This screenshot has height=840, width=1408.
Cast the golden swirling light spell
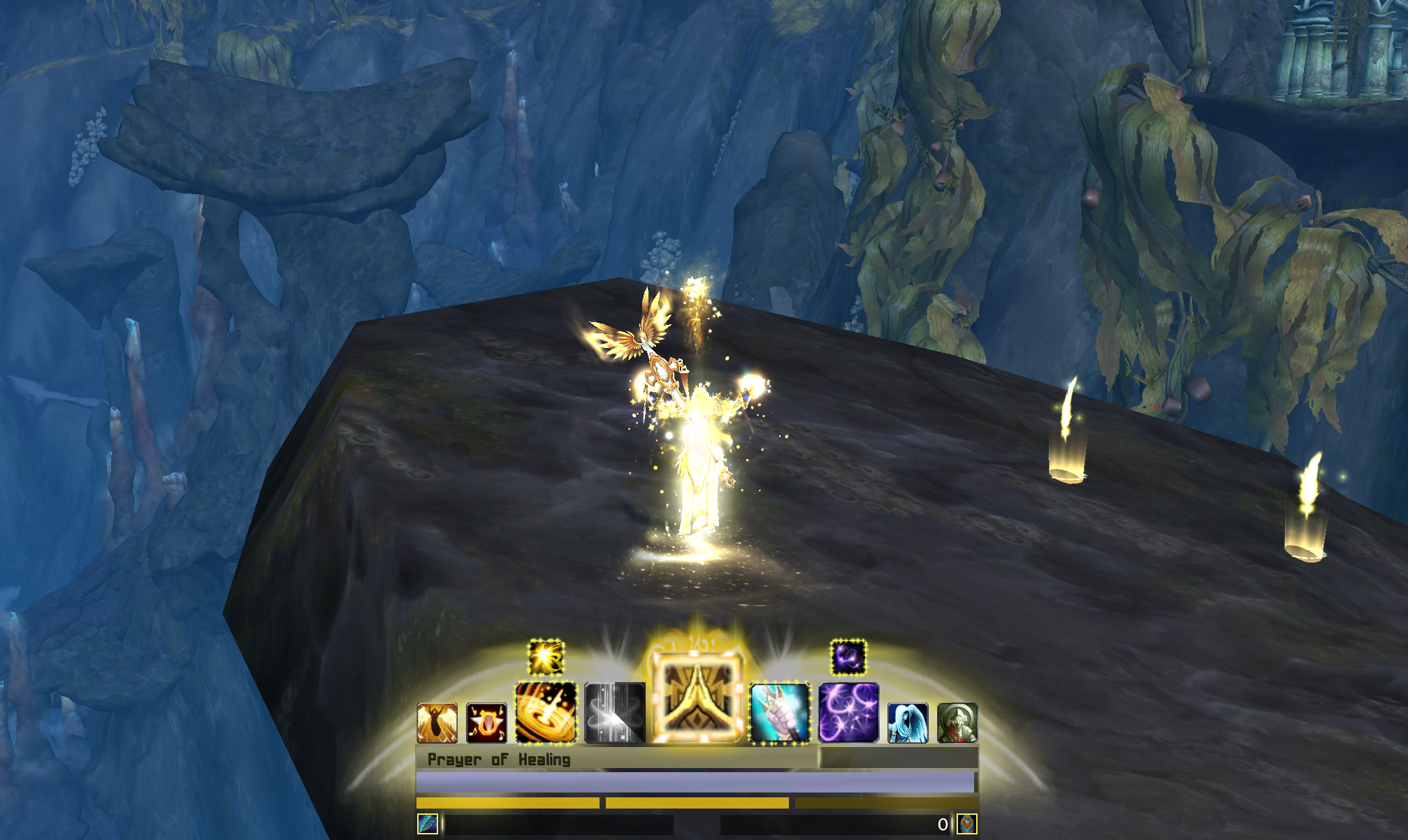(x=546, y=712)
